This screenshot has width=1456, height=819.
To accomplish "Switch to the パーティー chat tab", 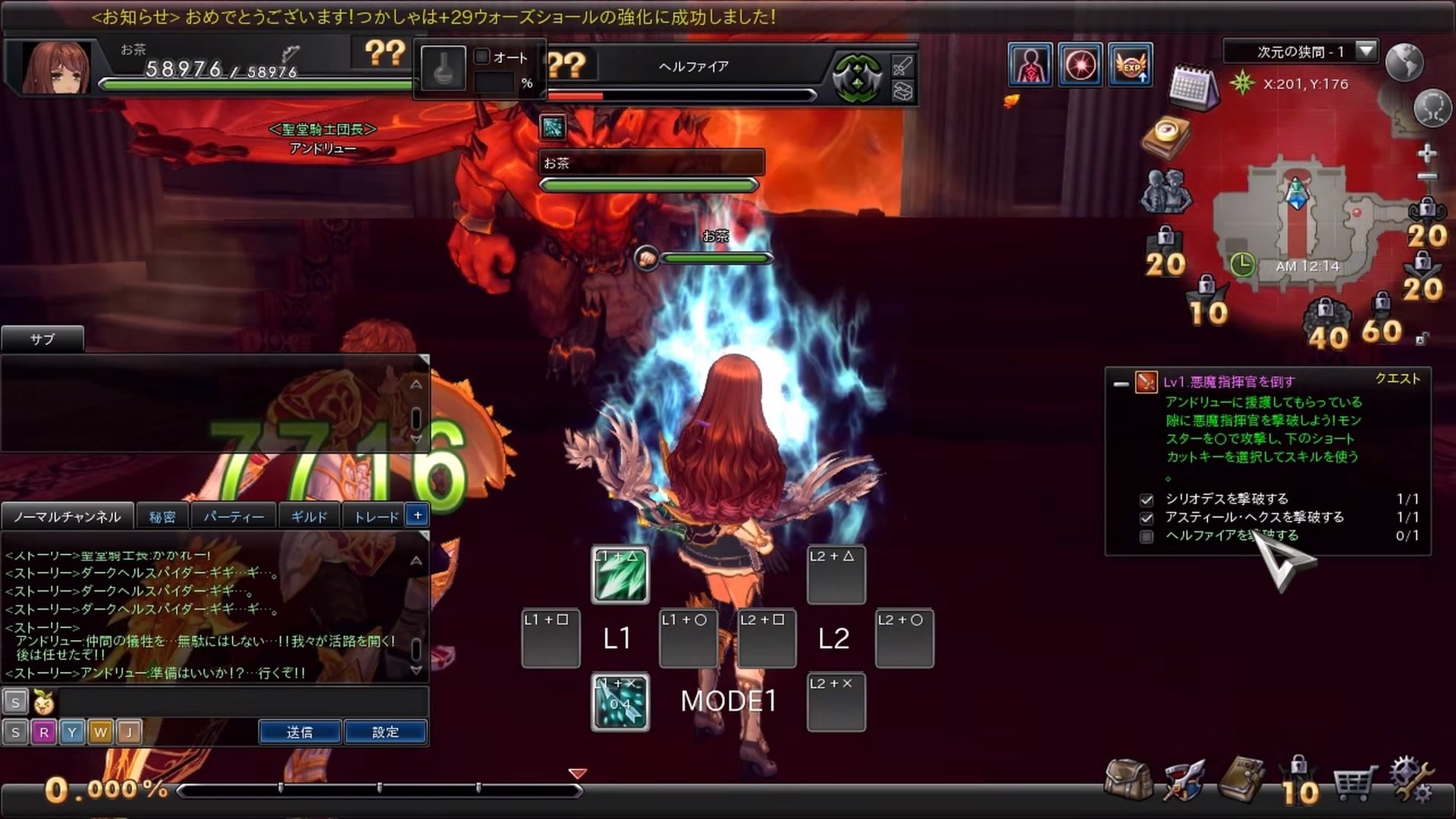I will (234, 516).
